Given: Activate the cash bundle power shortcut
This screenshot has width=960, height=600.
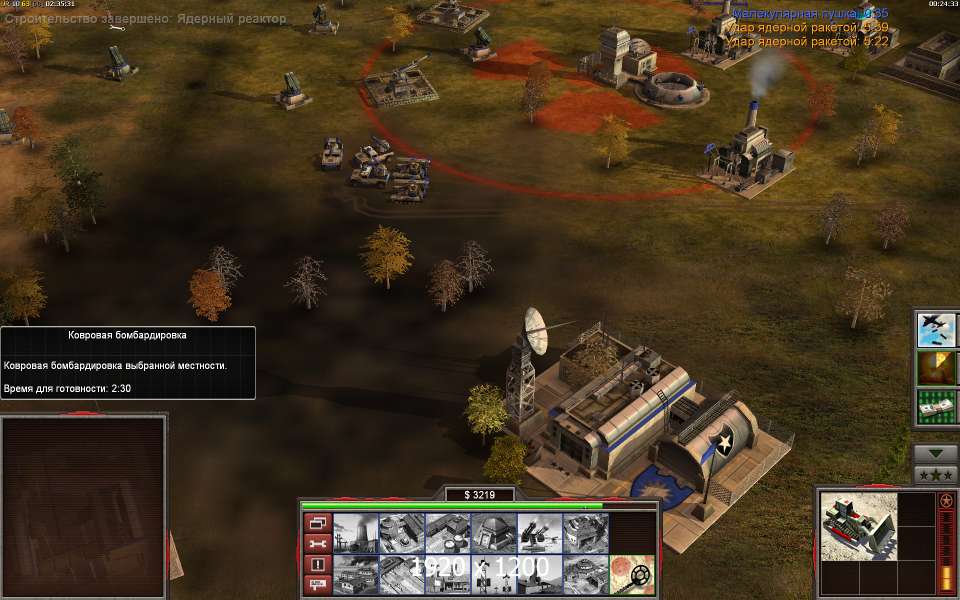Looking at the screenshot, I should 935,405.
